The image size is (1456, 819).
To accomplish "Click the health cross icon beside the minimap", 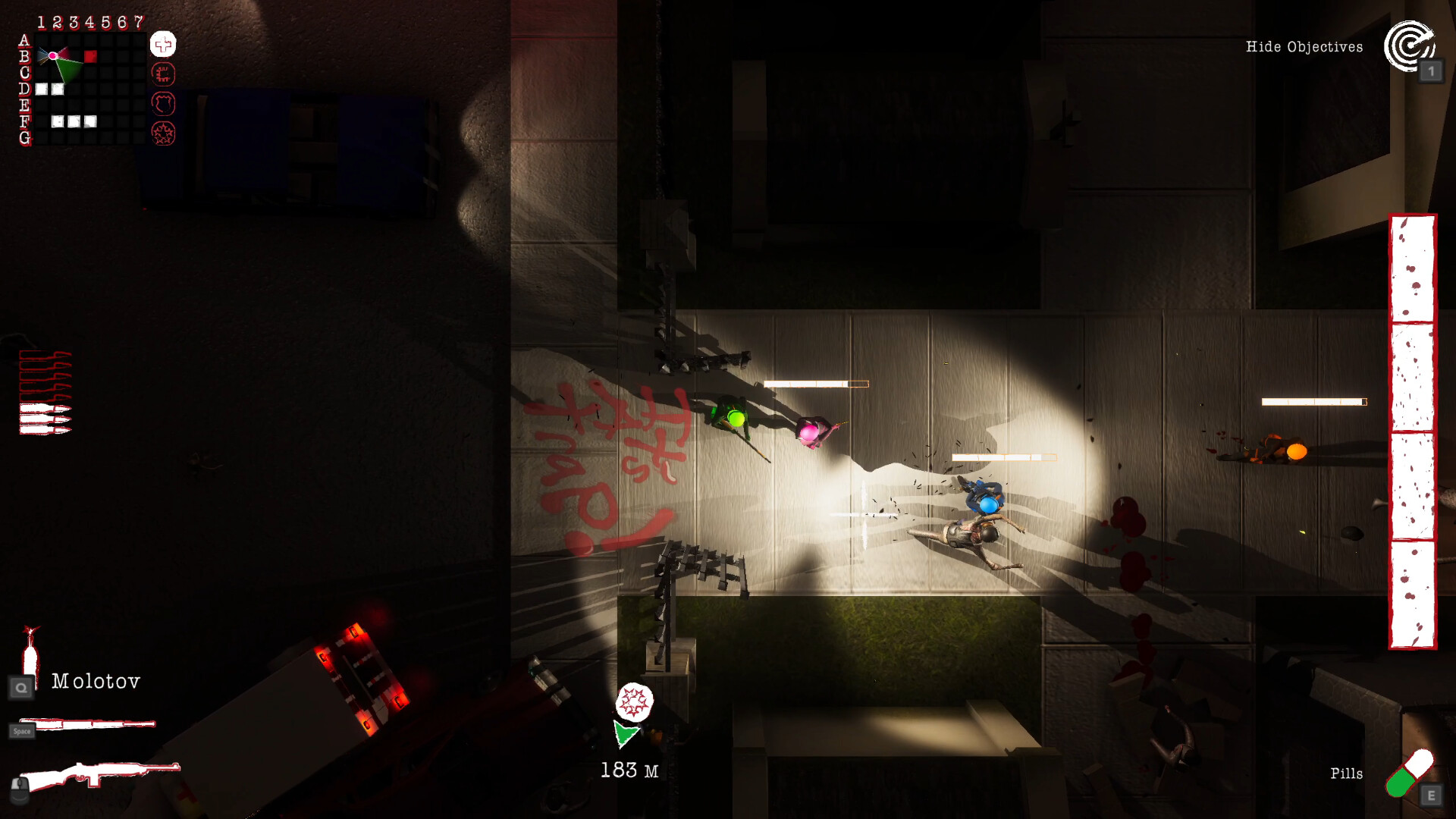I will coord(162,45).
